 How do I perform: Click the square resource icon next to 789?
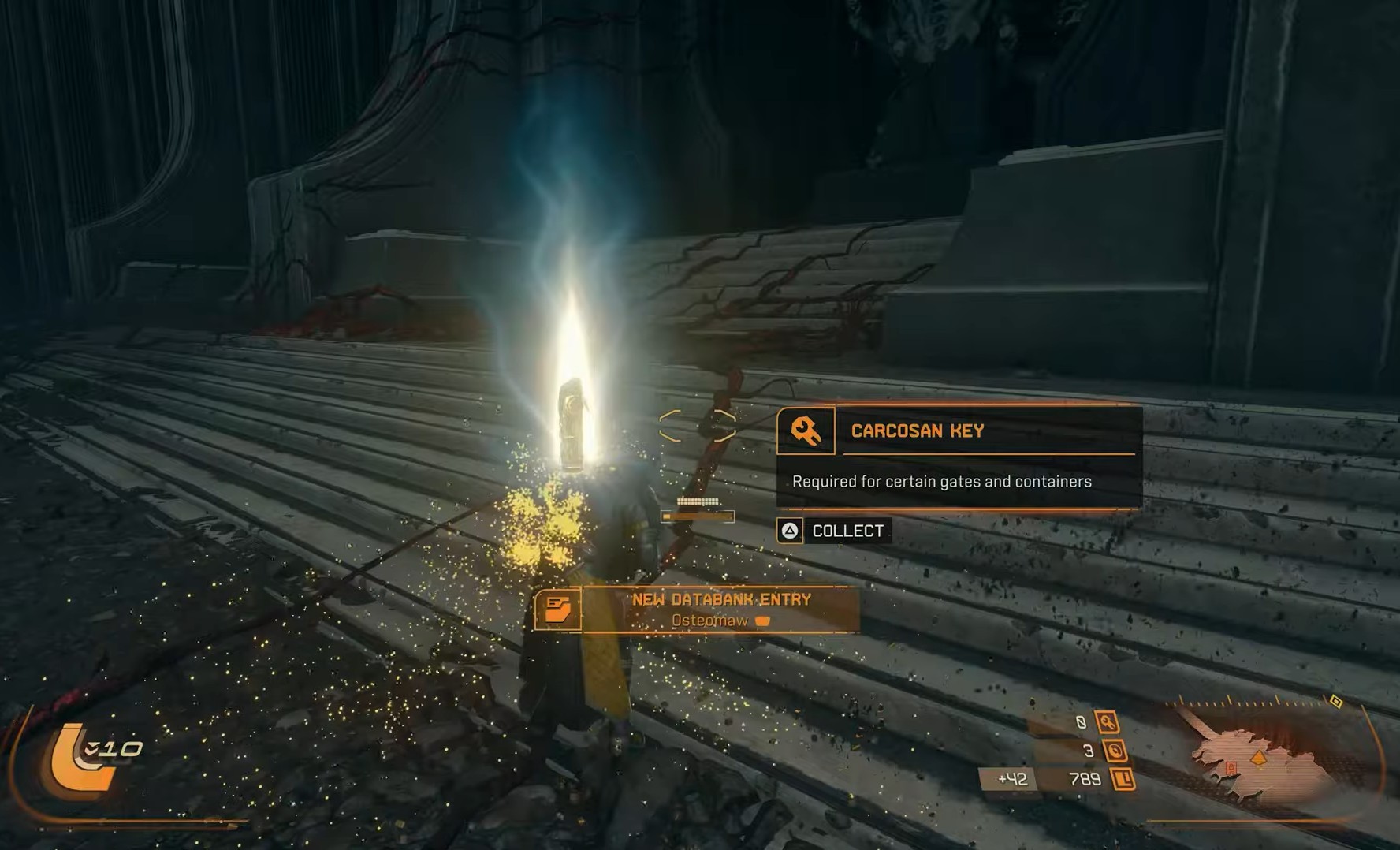point(1123,780)
